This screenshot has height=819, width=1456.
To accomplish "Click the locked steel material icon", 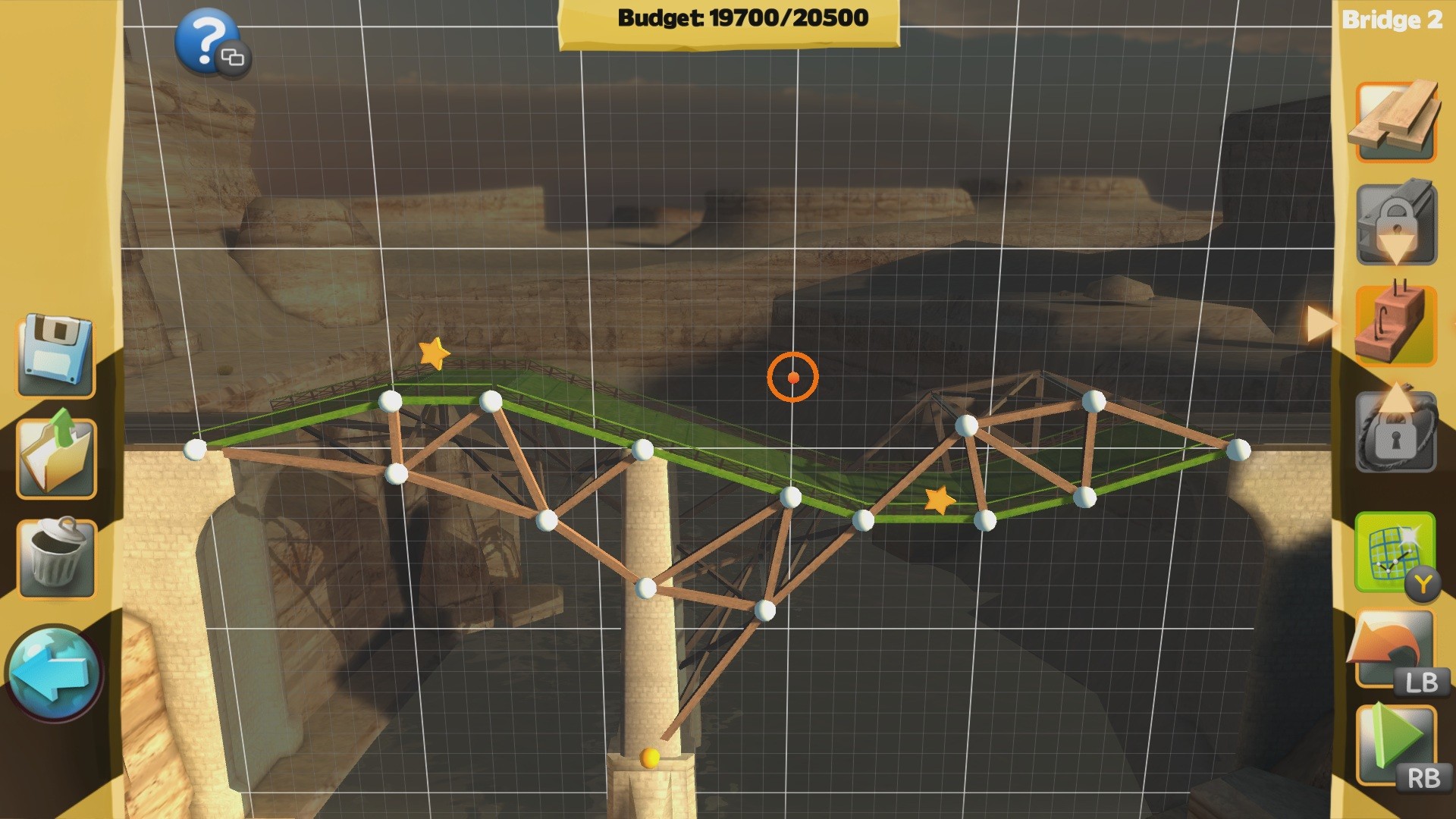I will [1395, 220].
